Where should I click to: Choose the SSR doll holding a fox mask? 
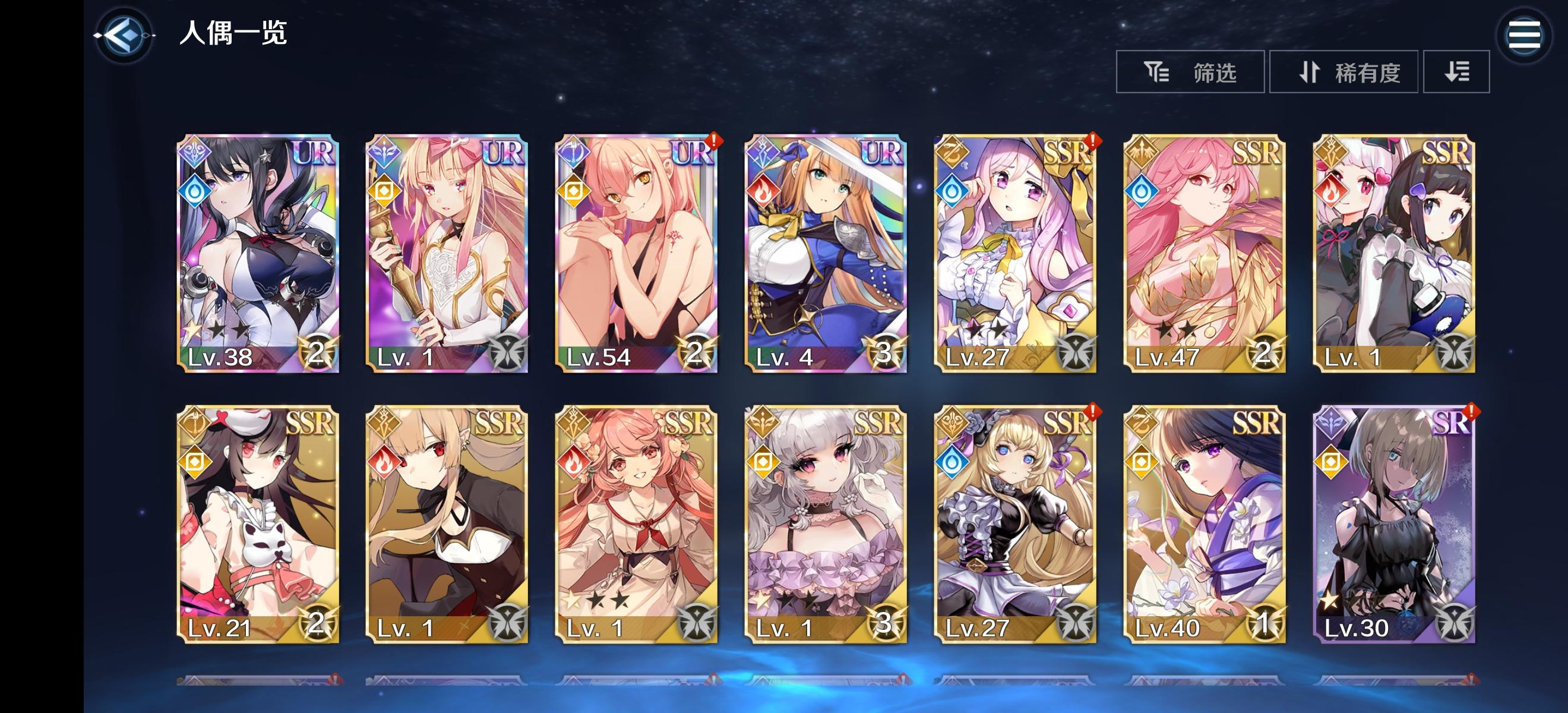point(258,523)
